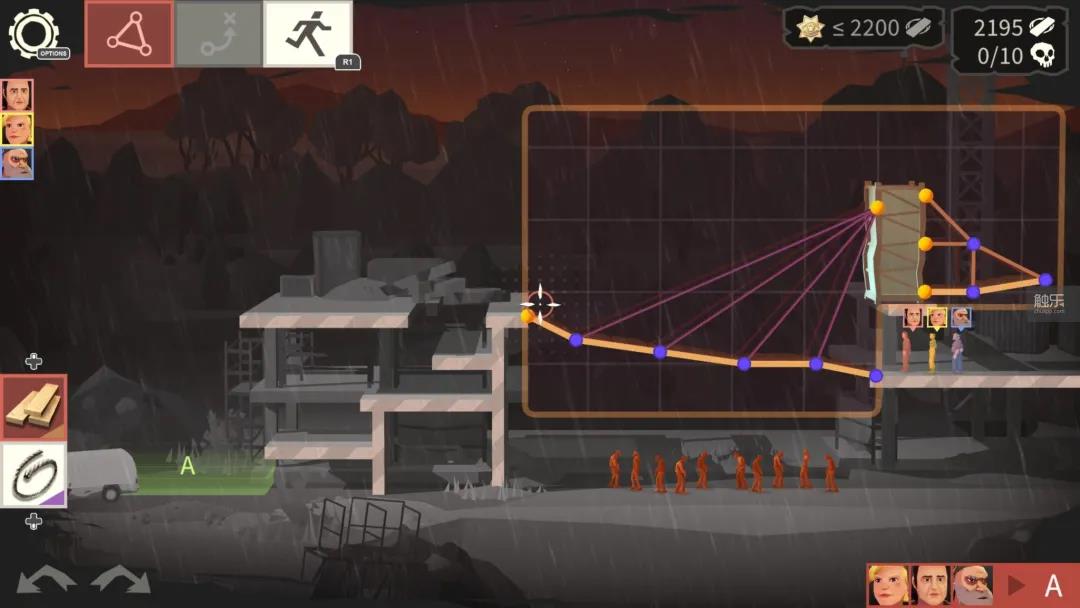The height and width of the screenshot is (608, 1080).
Task: Click the plus icon above the wood material
Action: tap(33, 361)
